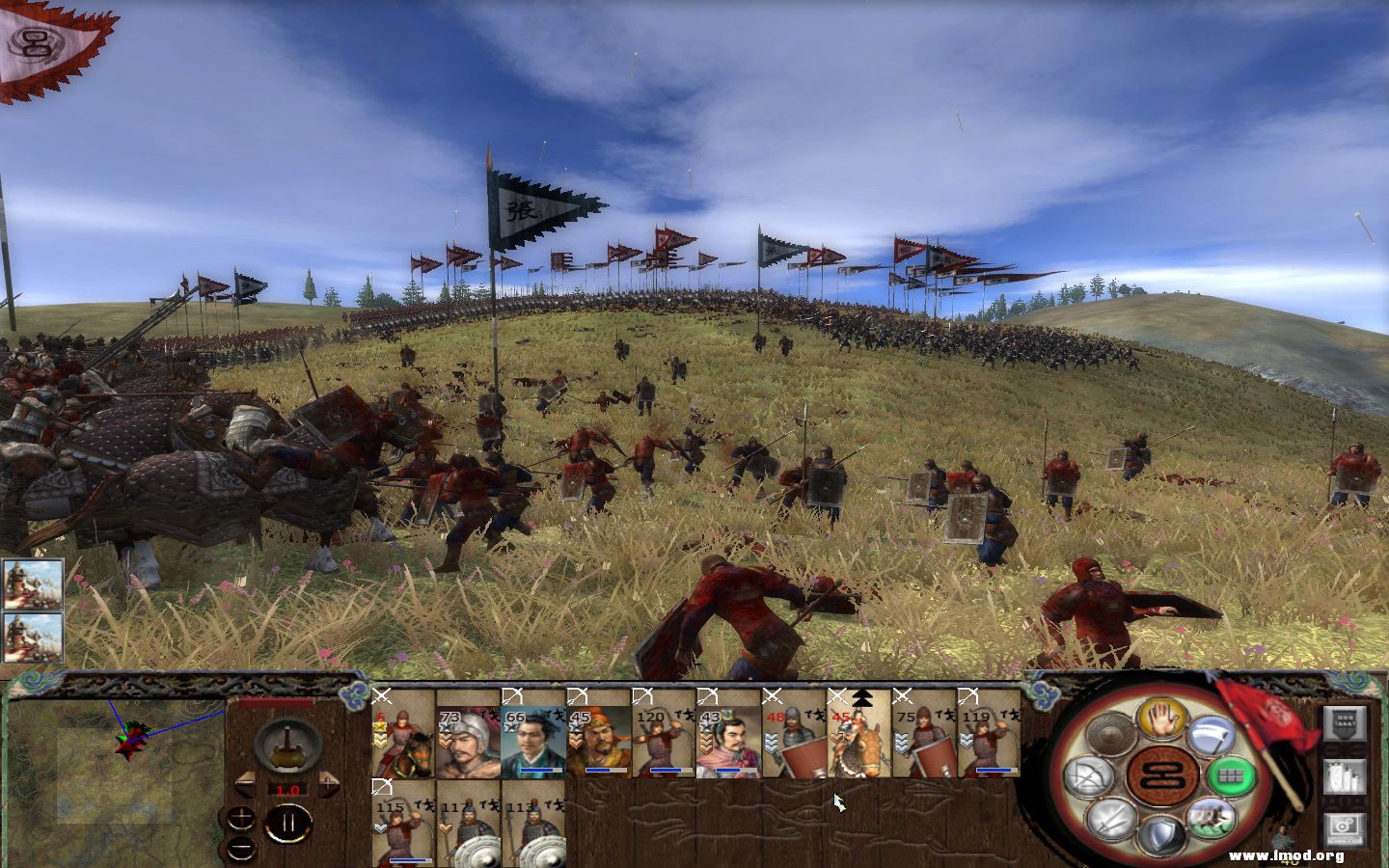Click the left arrow to decrease game speed
This screenshot has width=1389, height=868.
245,785
